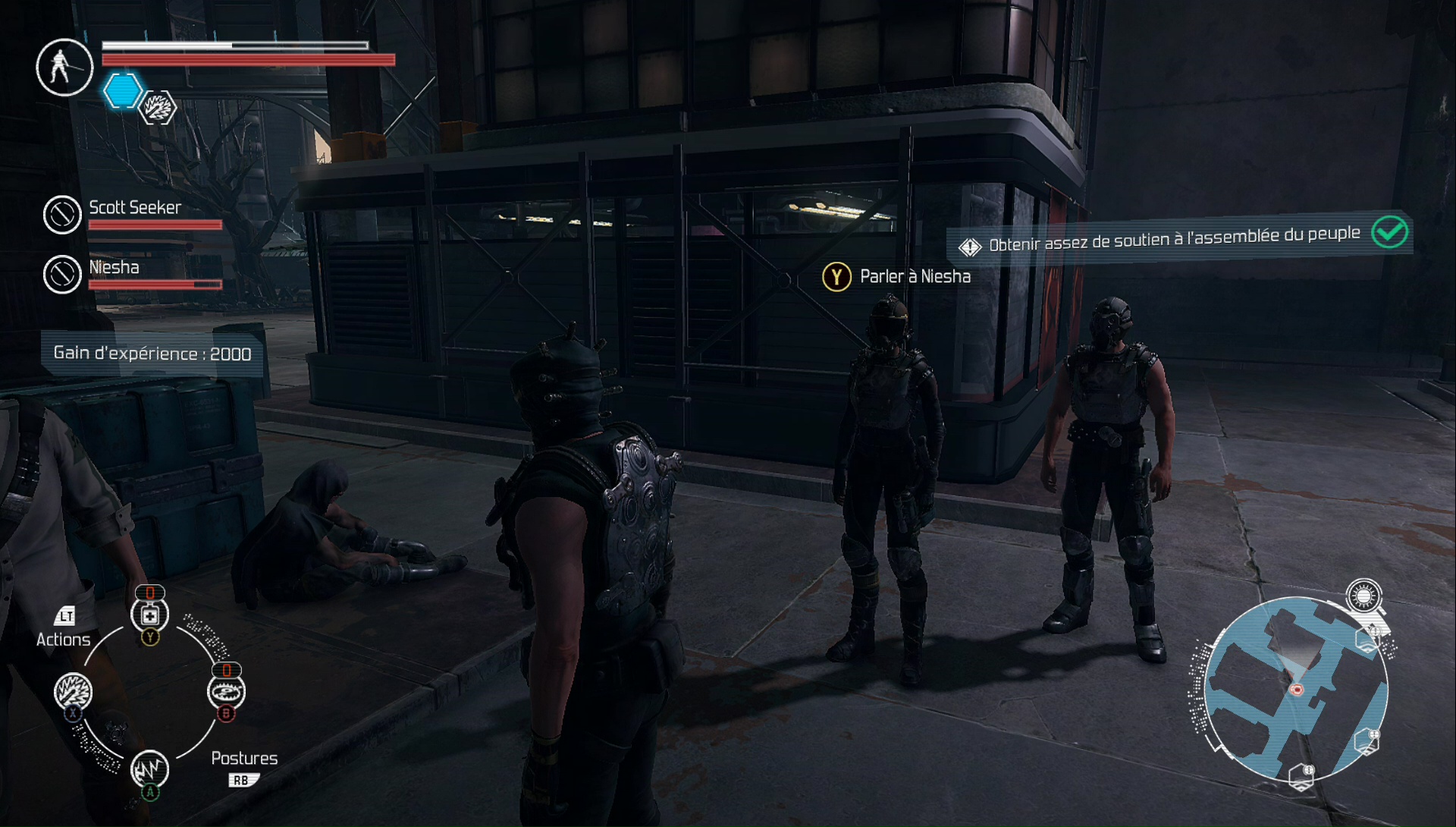The image size is (1456, 827).
Task: Open the player stance portrait icon
Action: [x=64, y=68]
